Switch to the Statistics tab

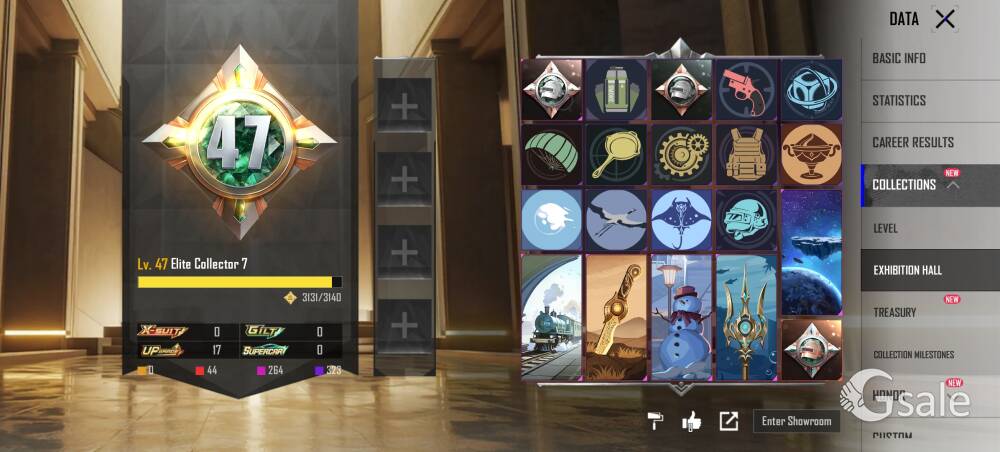(x=900, y=100)
